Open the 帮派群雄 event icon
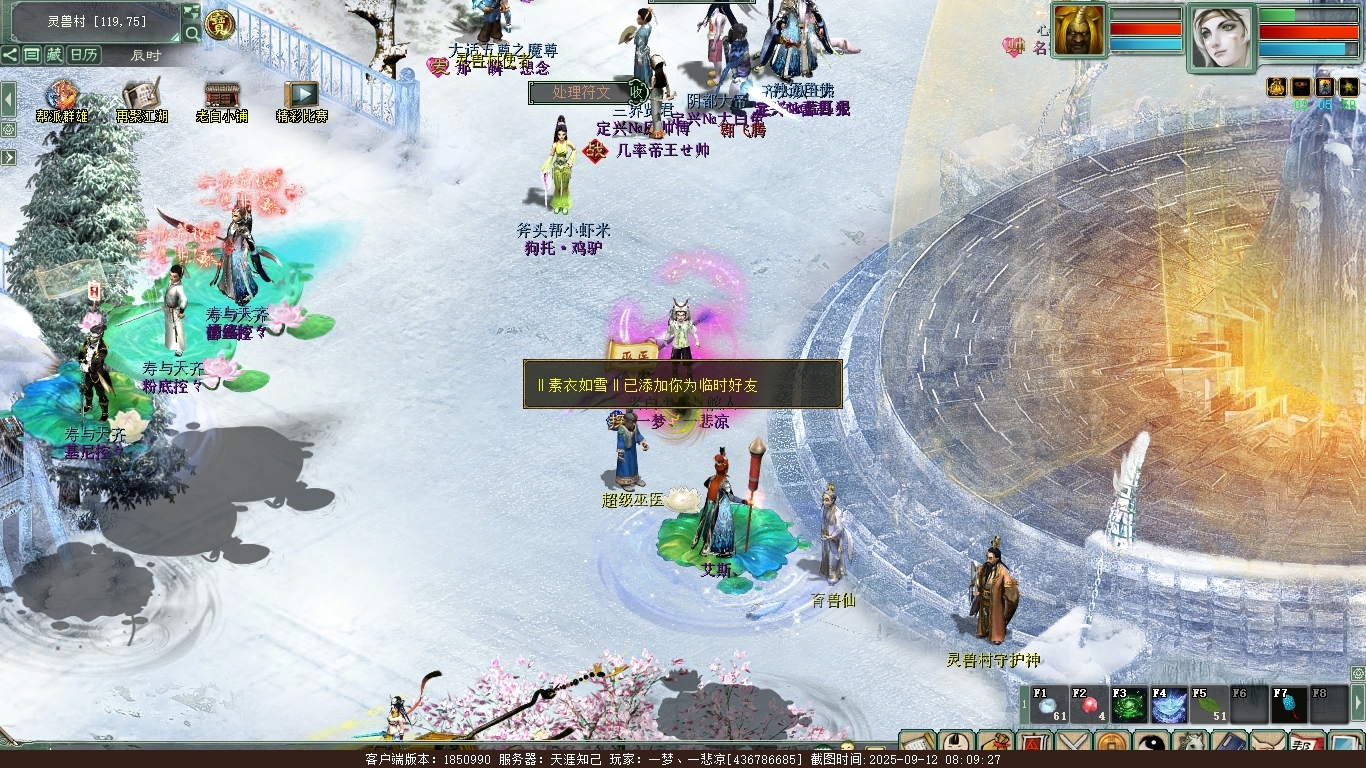Screen dimensions: 1366x768 click(62, 96)
